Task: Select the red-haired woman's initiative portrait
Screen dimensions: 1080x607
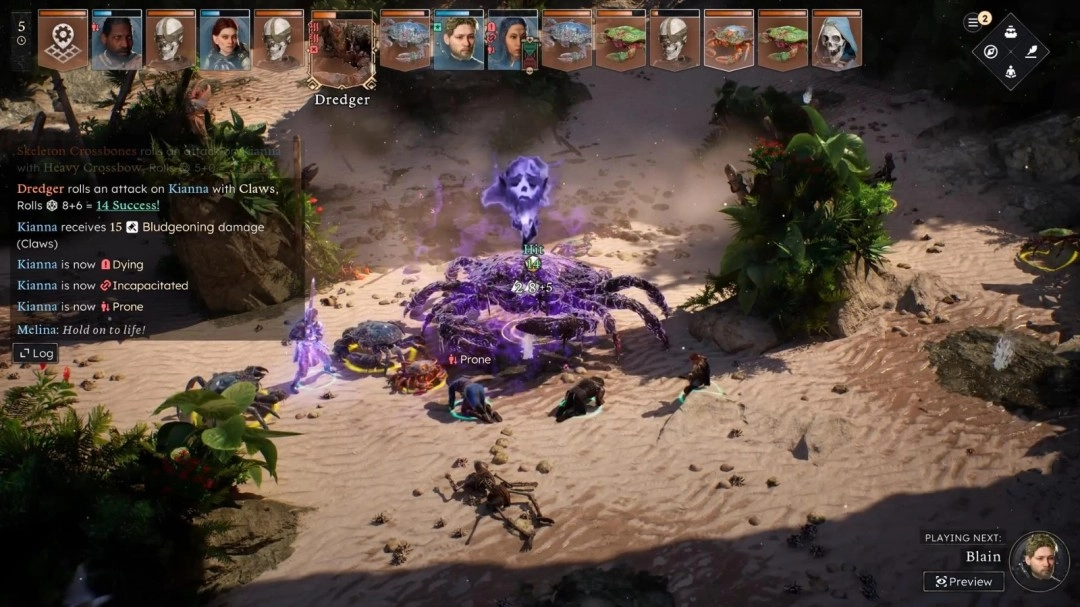Action: pos(225,41)
